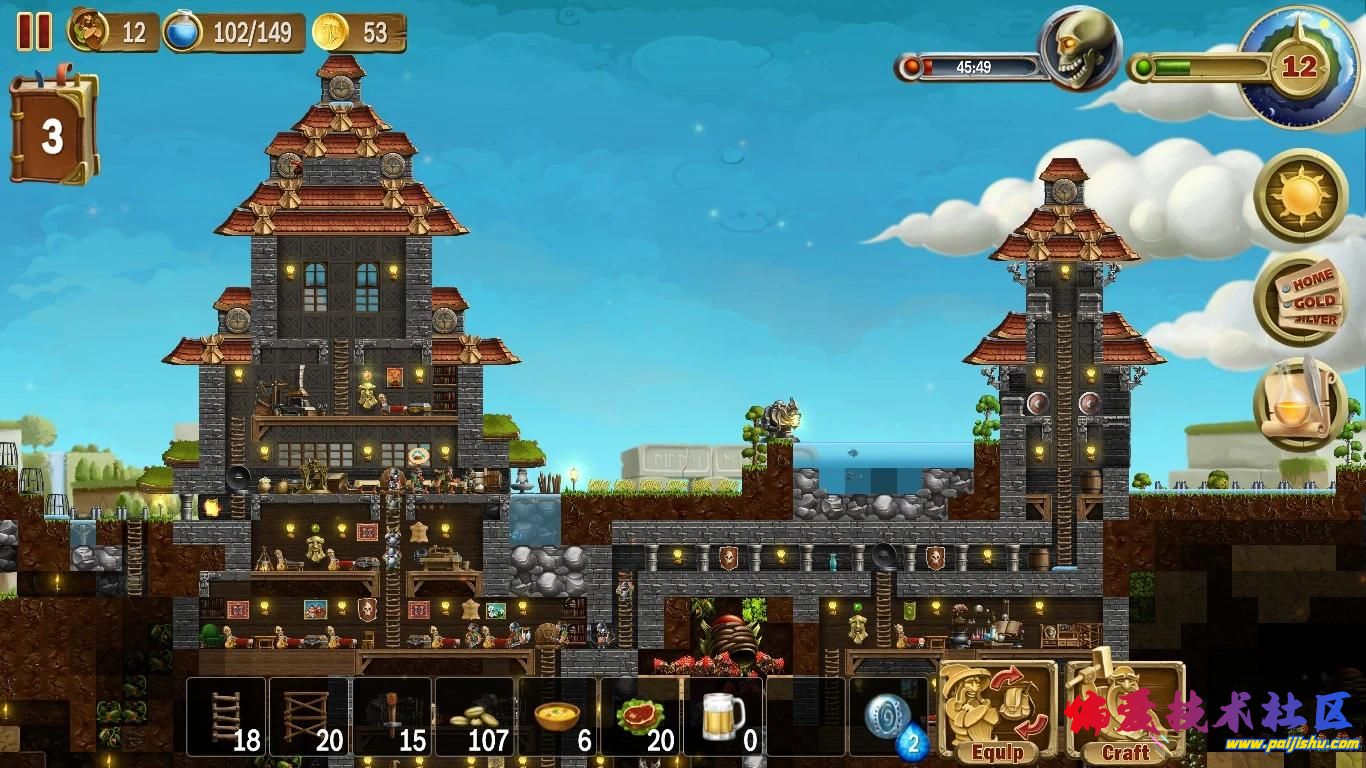Select the beer mug slot
The image size is (1366, 768).
tap(723, 717)
